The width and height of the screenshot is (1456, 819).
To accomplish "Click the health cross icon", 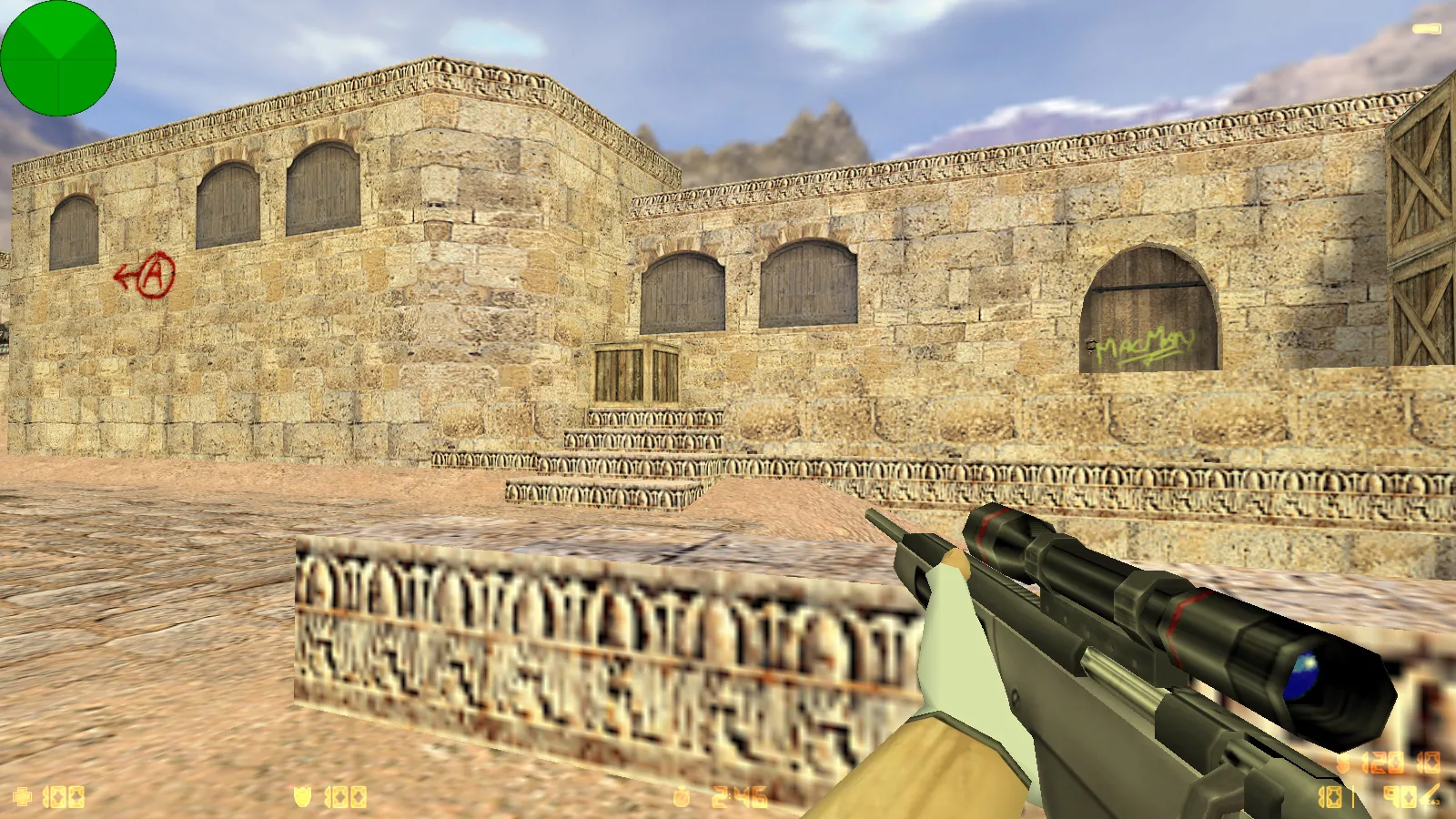I will coord(23,798).
